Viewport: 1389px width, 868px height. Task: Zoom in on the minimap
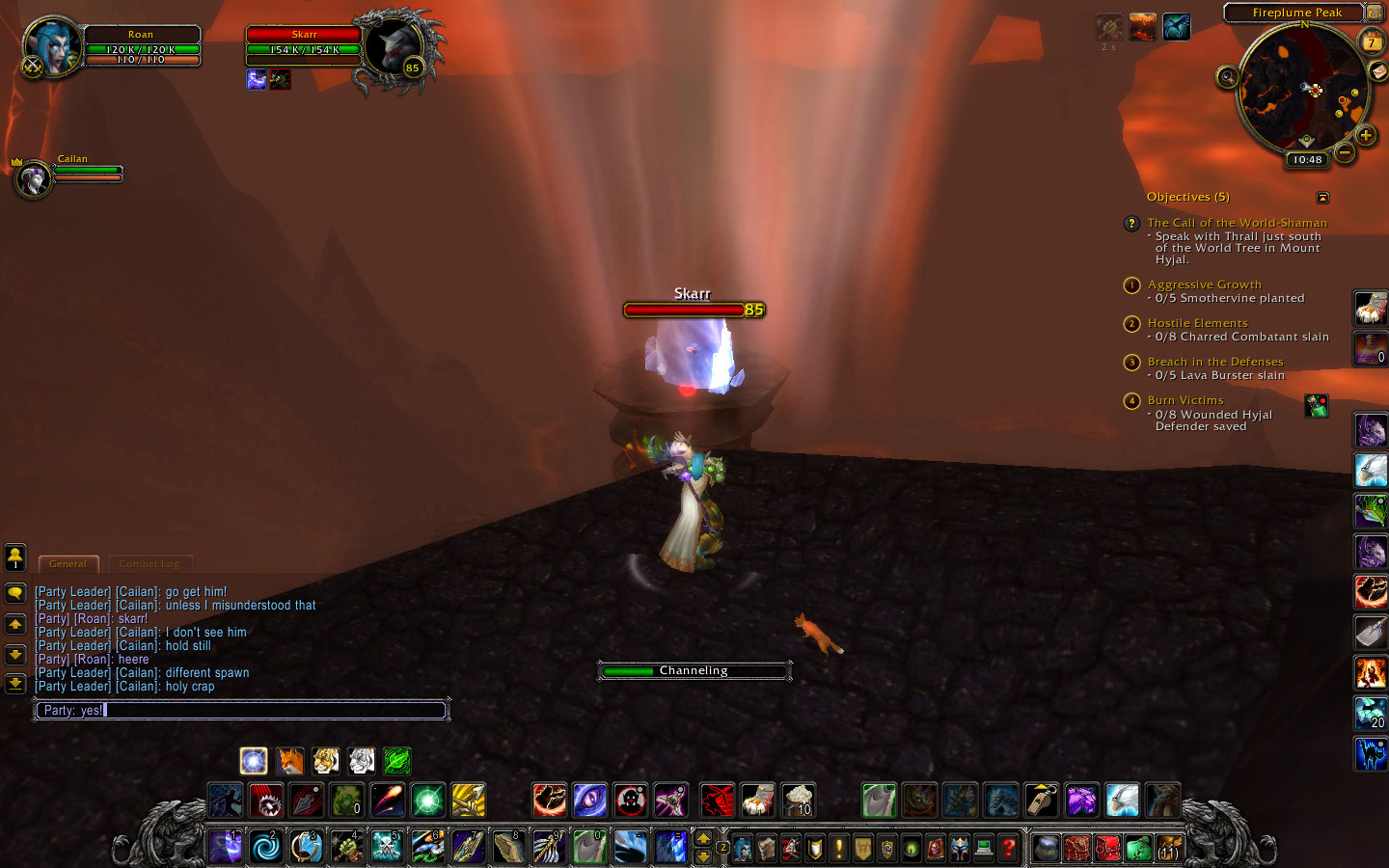click(1366, 136)
